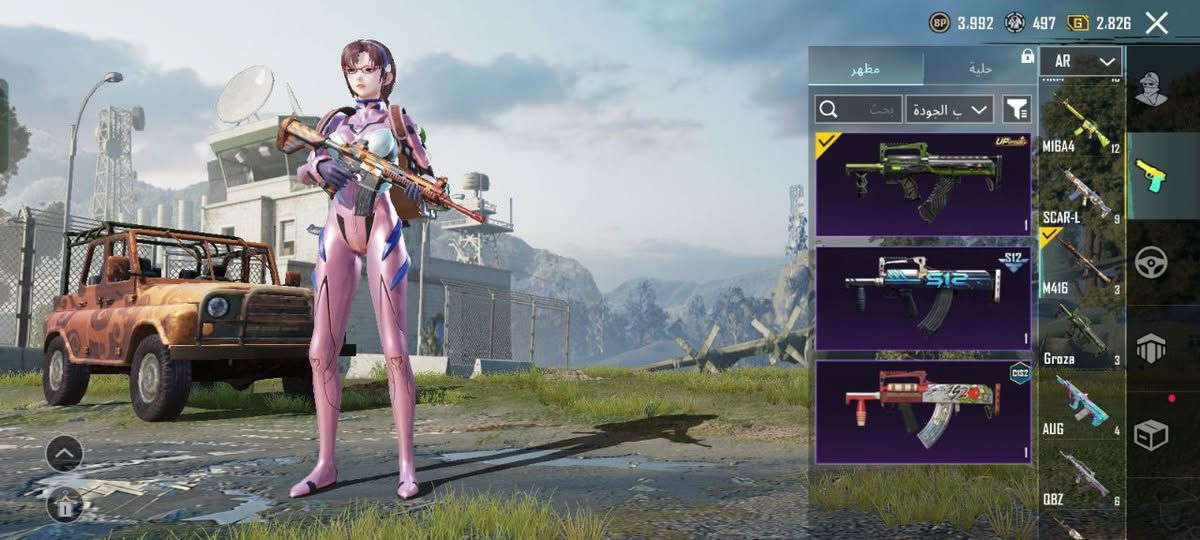The image size is (1200, 540).
Task: Pick the red C1S2 Groza skin
Action: [x=923, y=412]
